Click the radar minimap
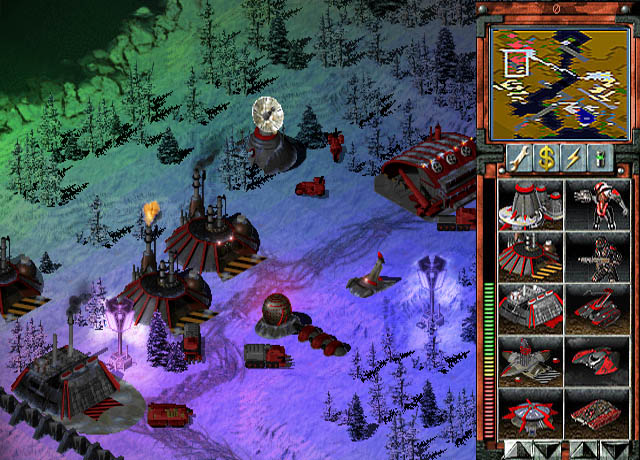This screenshot has height=460, width=640. [x=558, y=81]
